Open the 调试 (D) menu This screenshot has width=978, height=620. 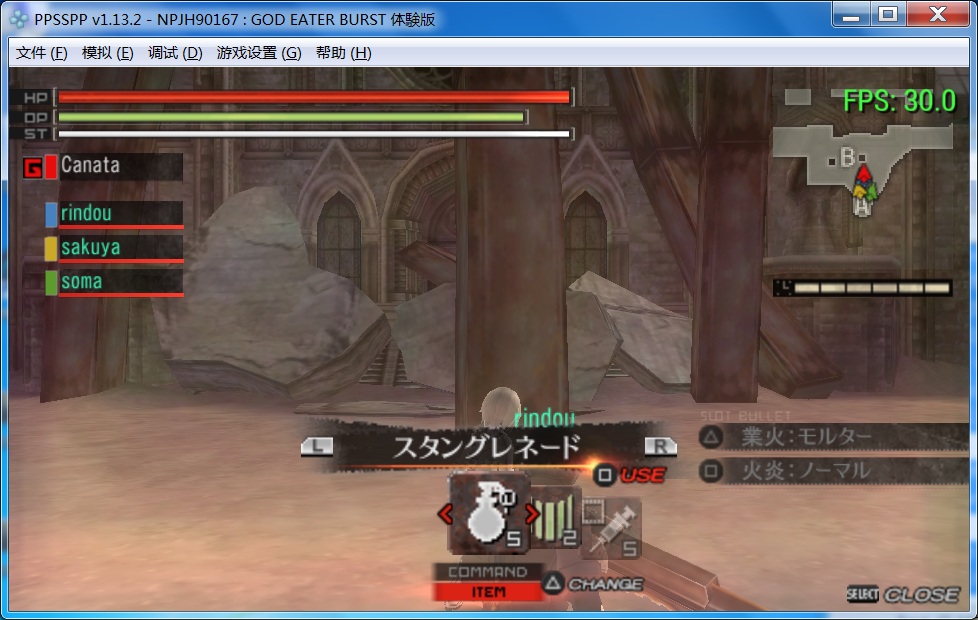click(x=175, y=53)
